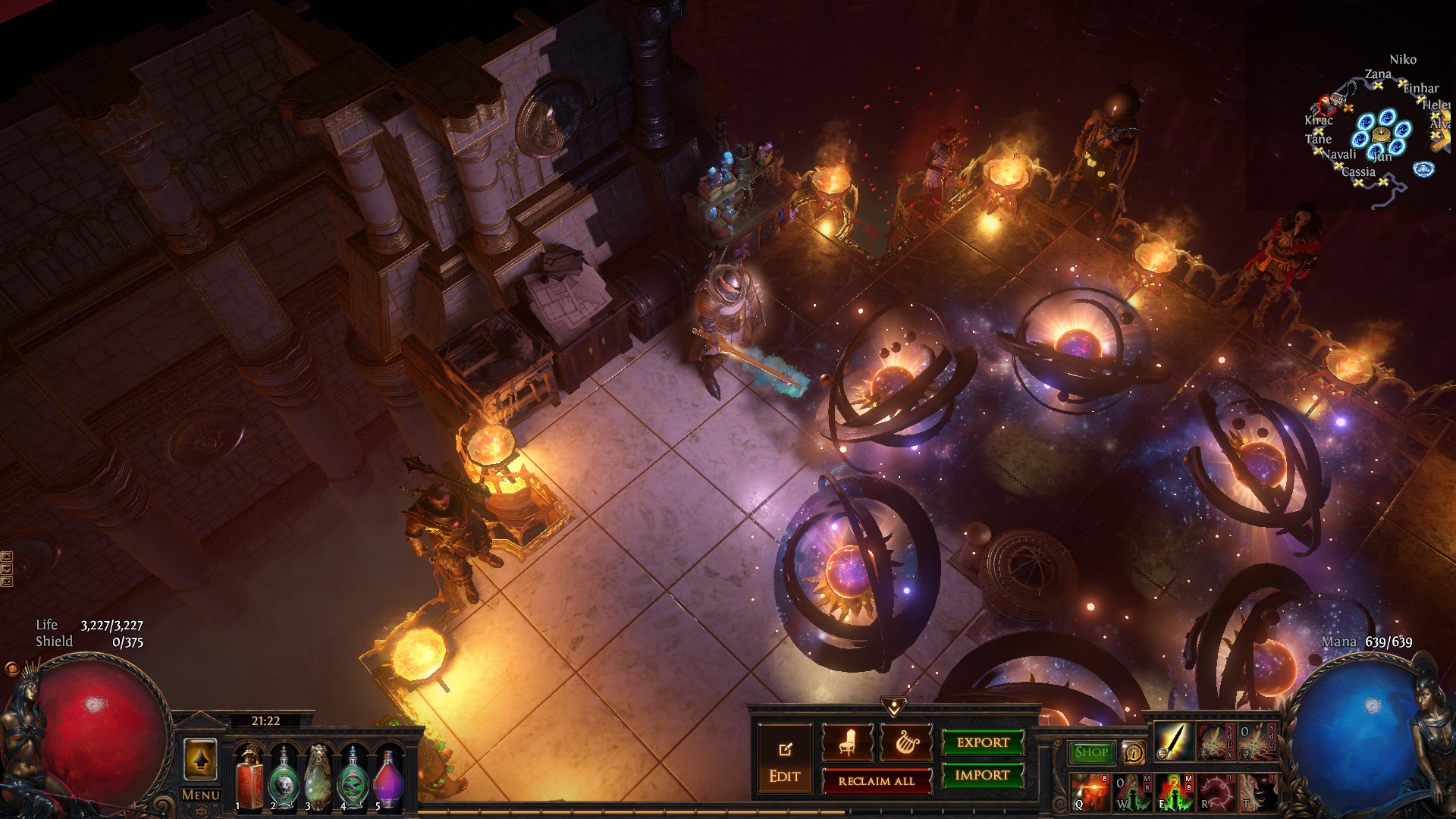Activate the green aura skill on E
1456x819 pixels.
click(x=1172, y=792)
